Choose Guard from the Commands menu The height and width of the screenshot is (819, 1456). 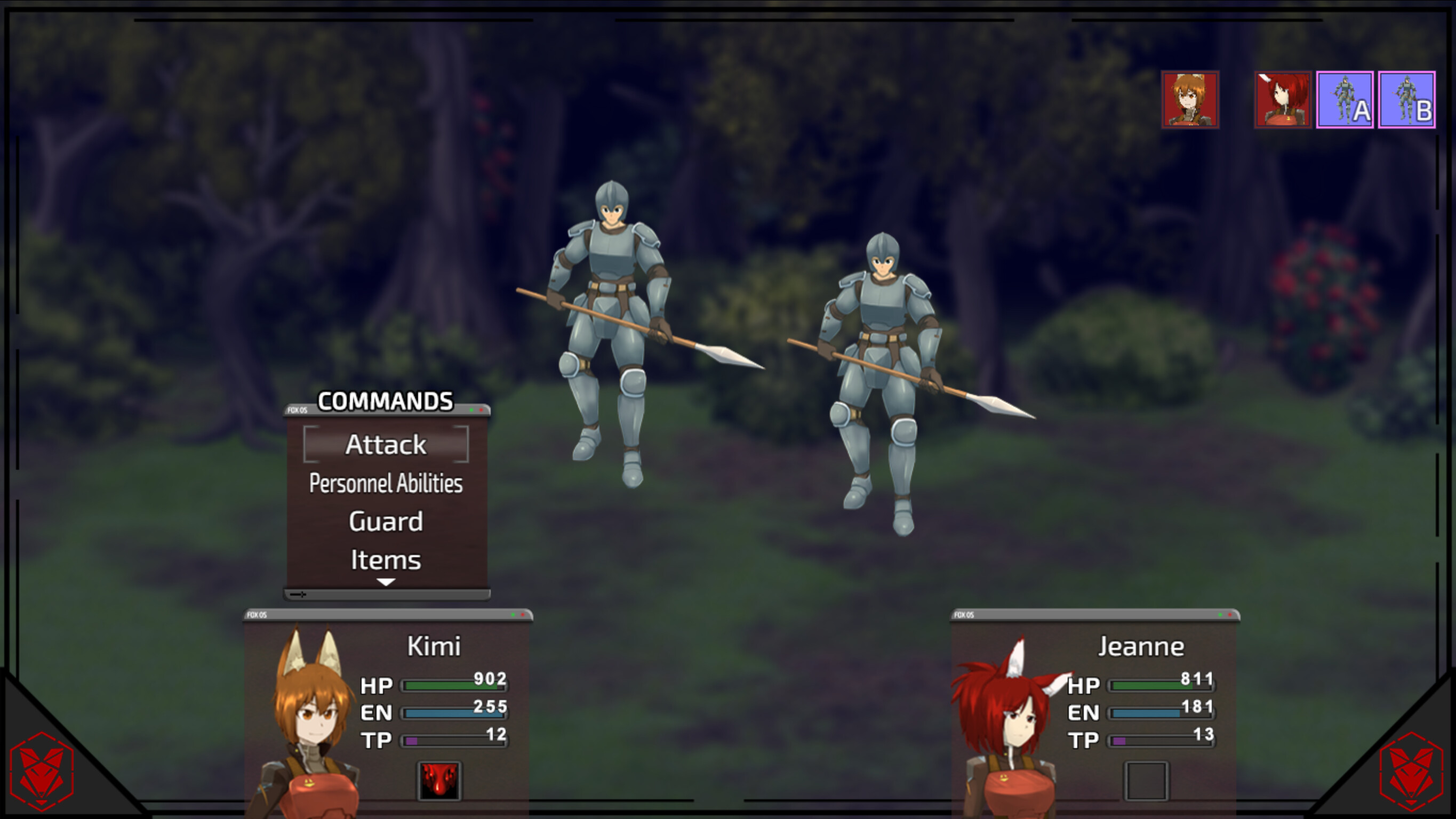[386, 521]
